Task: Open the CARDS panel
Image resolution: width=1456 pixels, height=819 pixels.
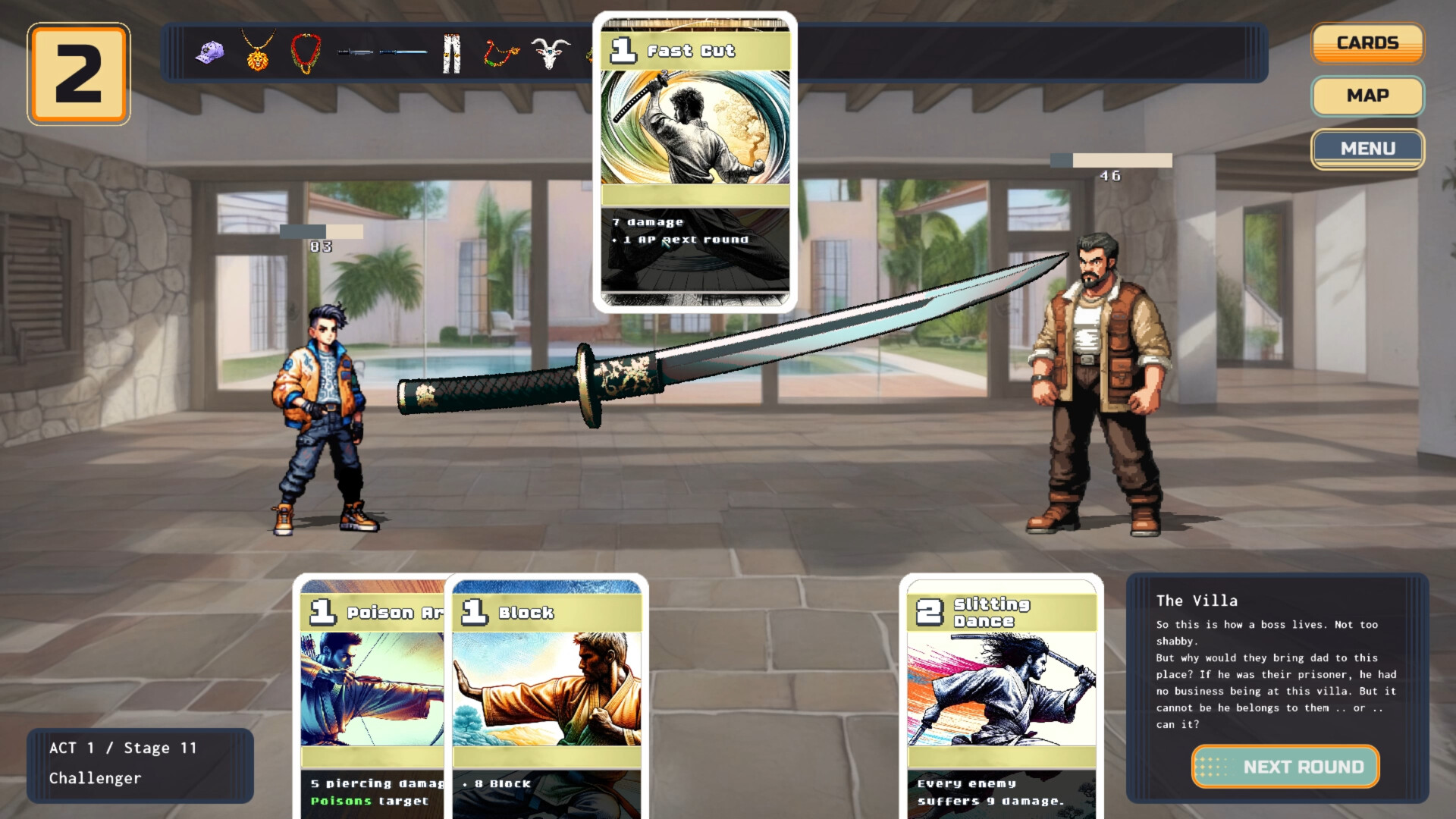Action: [x=1367, y=42]
